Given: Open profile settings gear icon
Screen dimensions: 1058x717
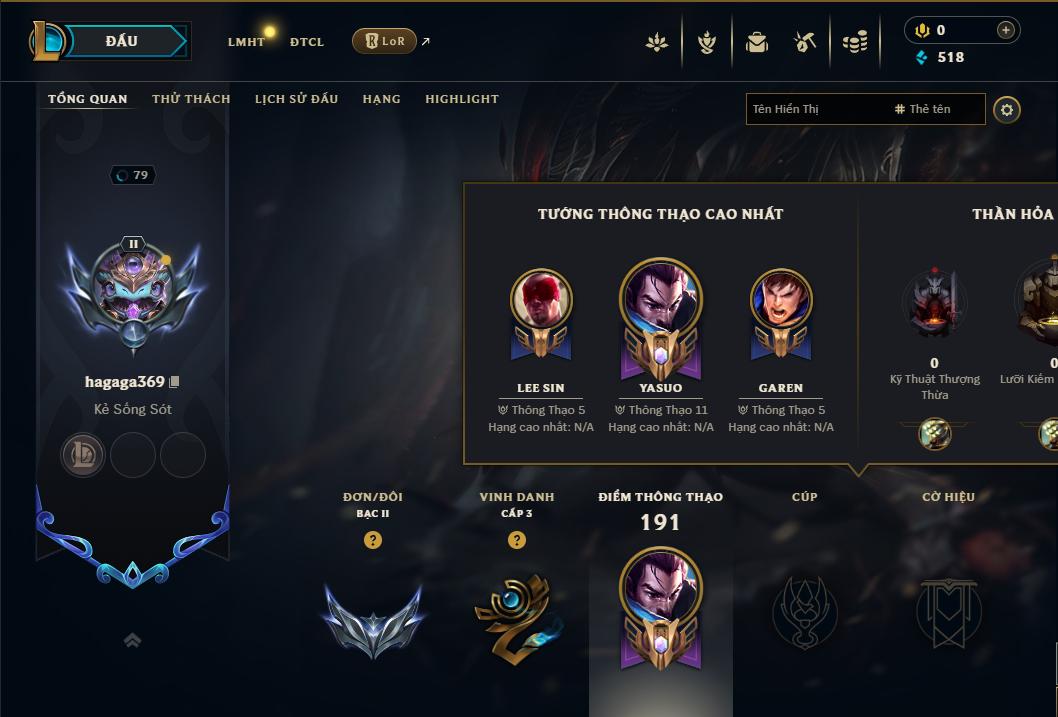Looking at the screenshot, I should pos(1007,110).
